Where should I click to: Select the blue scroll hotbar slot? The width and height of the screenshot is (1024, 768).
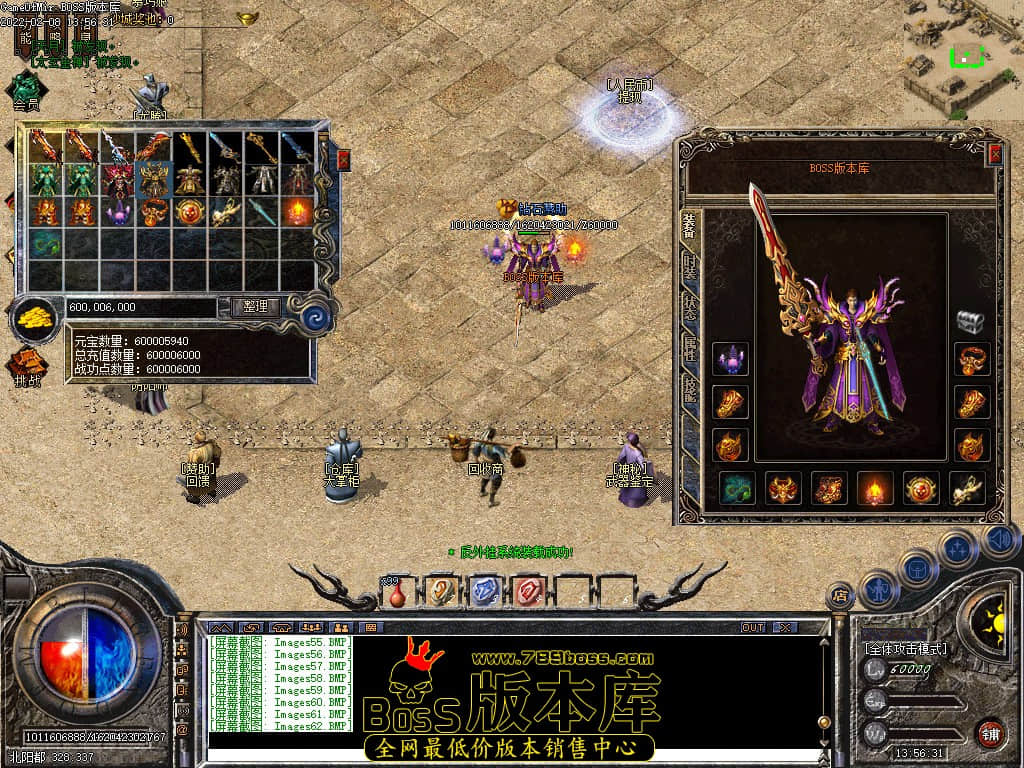(483, 591)
